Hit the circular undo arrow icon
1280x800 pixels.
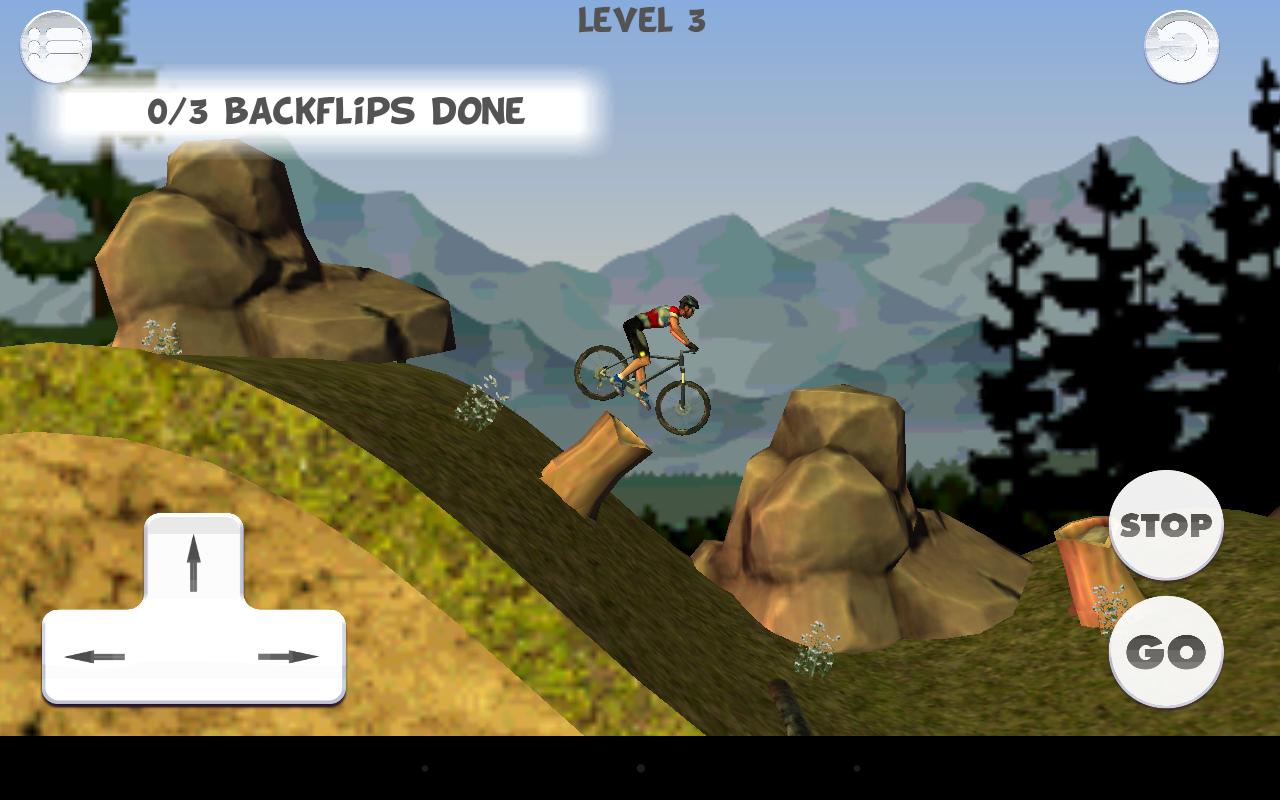click(1181, 45)
